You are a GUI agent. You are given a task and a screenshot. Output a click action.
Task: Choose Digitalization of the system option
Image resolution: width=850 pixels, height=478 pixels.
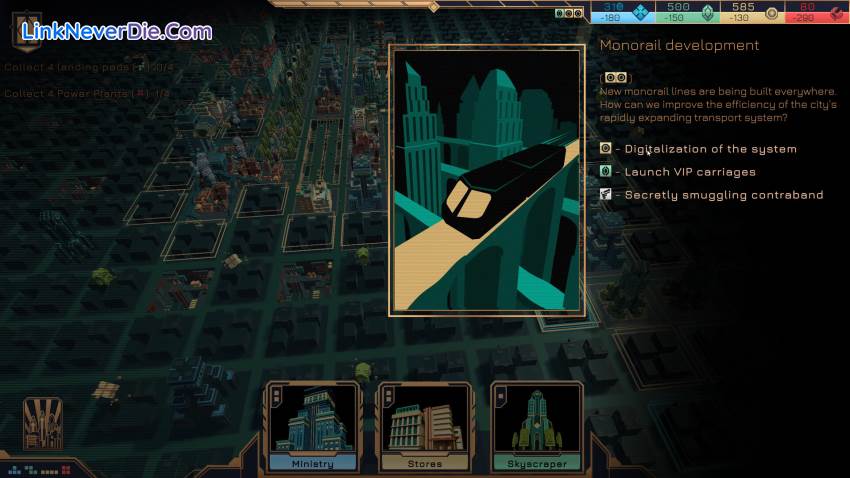(x=710, y=149)
